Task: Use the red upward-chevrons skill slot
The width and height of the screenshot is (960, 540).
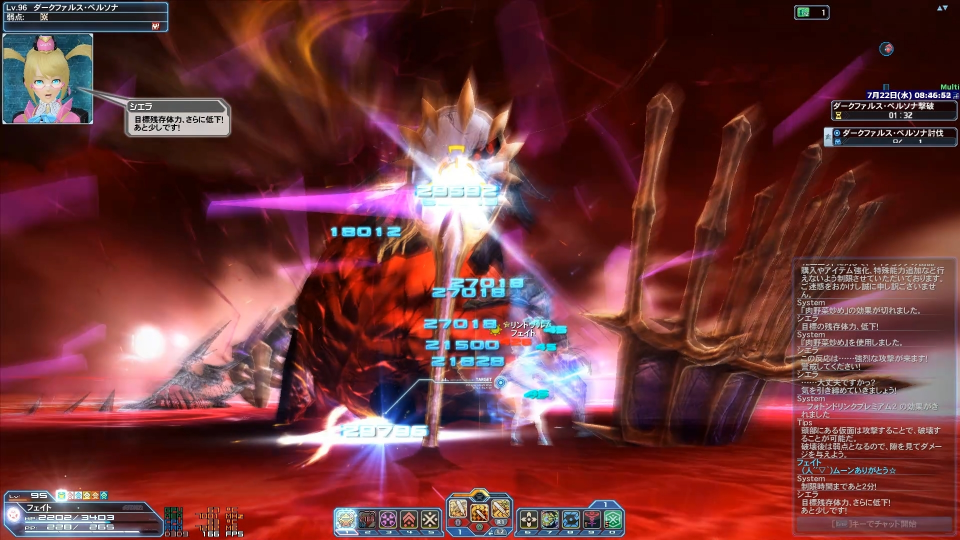Action: [408, 519]
